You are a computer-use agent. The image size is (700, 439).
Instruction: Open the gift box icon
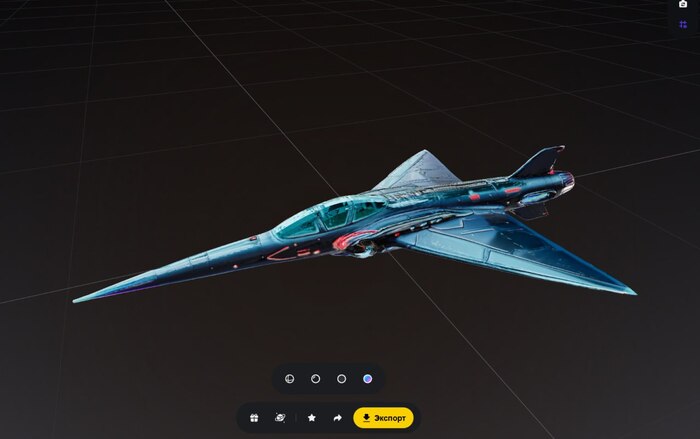tap(254, 417)
